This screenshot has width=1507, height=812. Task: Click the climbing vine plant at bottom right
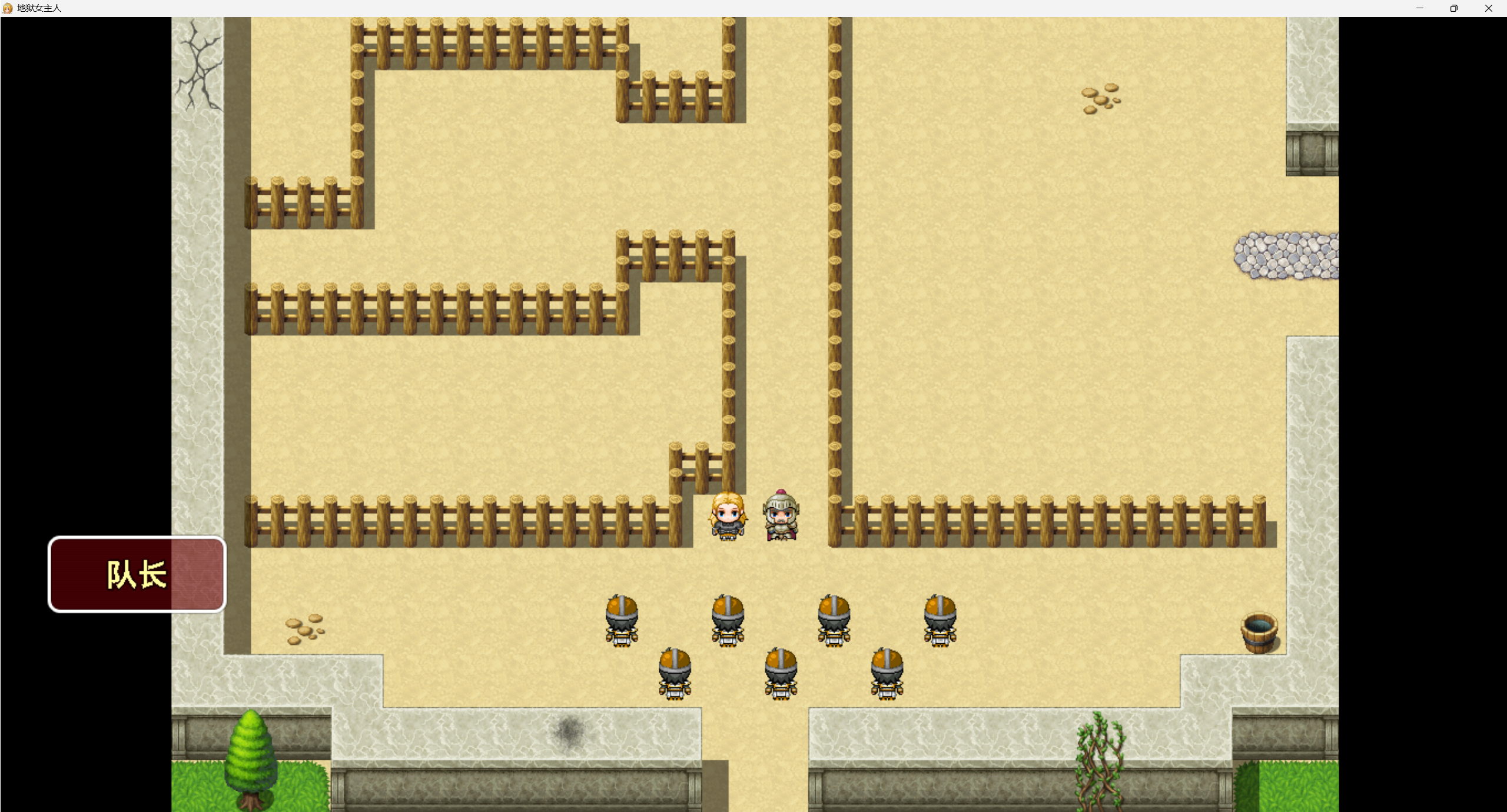(1101, 759)
